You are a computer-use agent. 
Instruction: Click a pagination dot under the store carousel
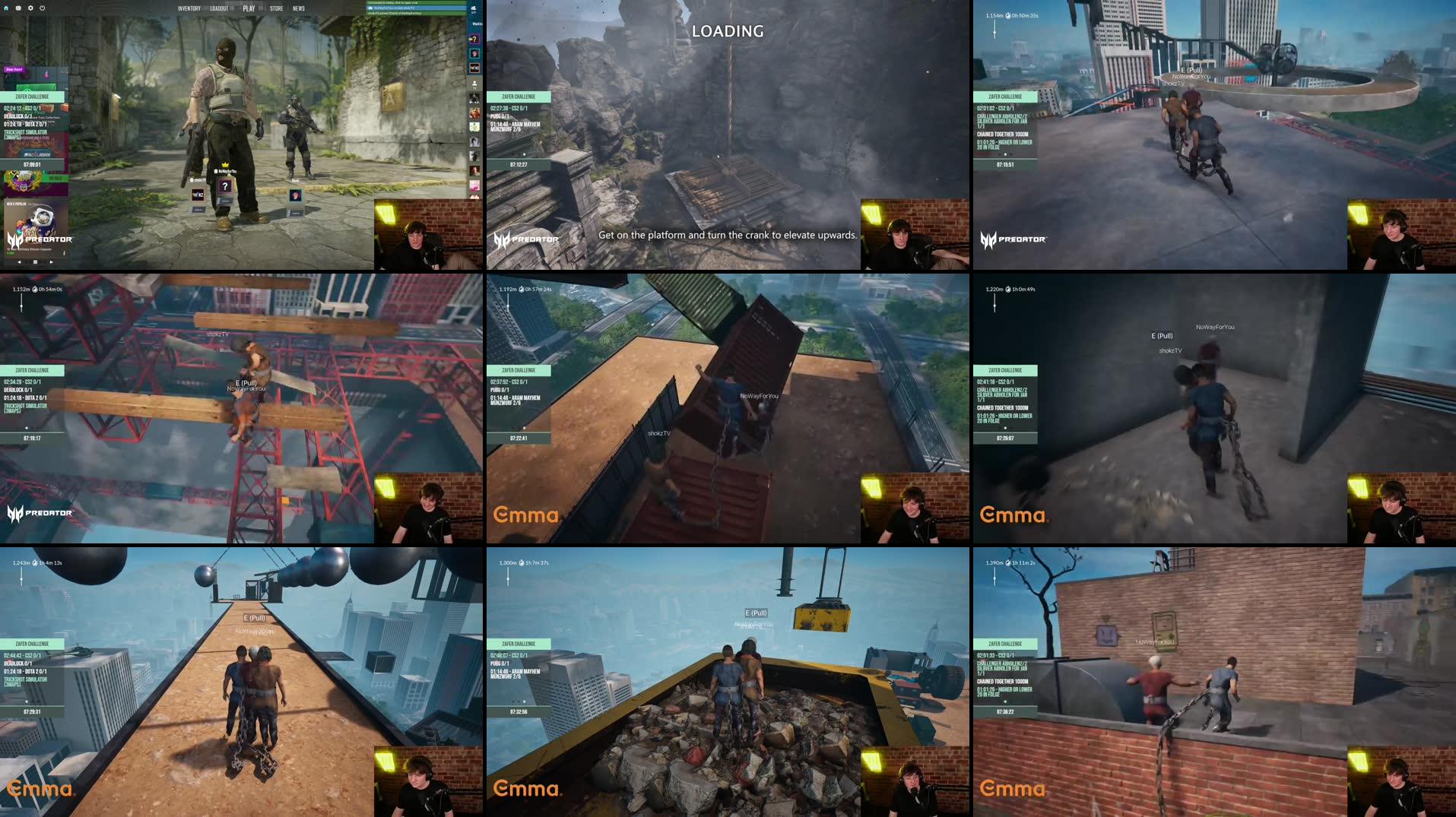pos(35,261)
